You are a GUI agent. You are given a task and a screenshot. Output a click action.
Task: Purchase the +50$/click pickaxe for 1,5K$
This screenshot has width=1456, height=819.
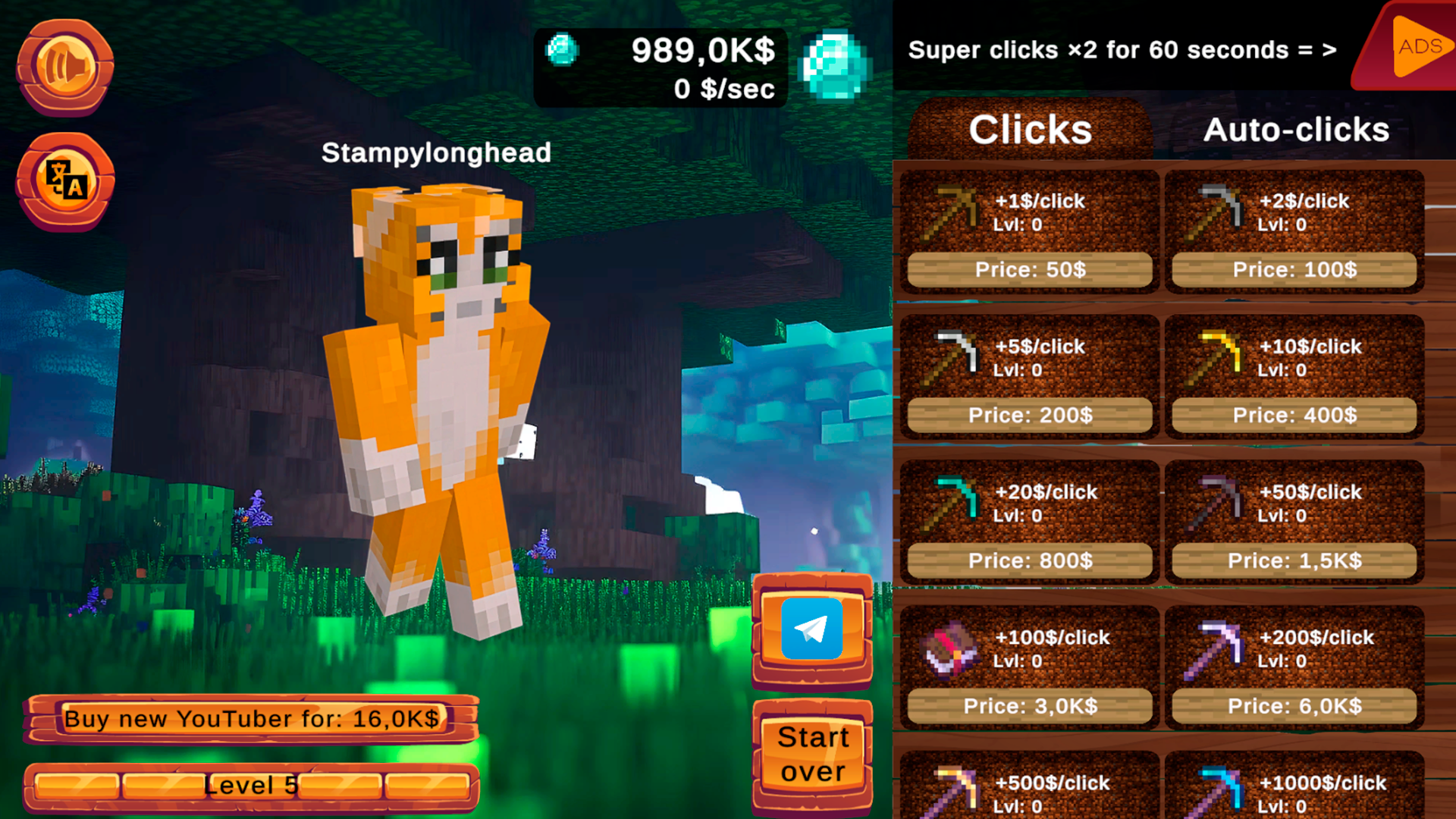coord(1294,560)
